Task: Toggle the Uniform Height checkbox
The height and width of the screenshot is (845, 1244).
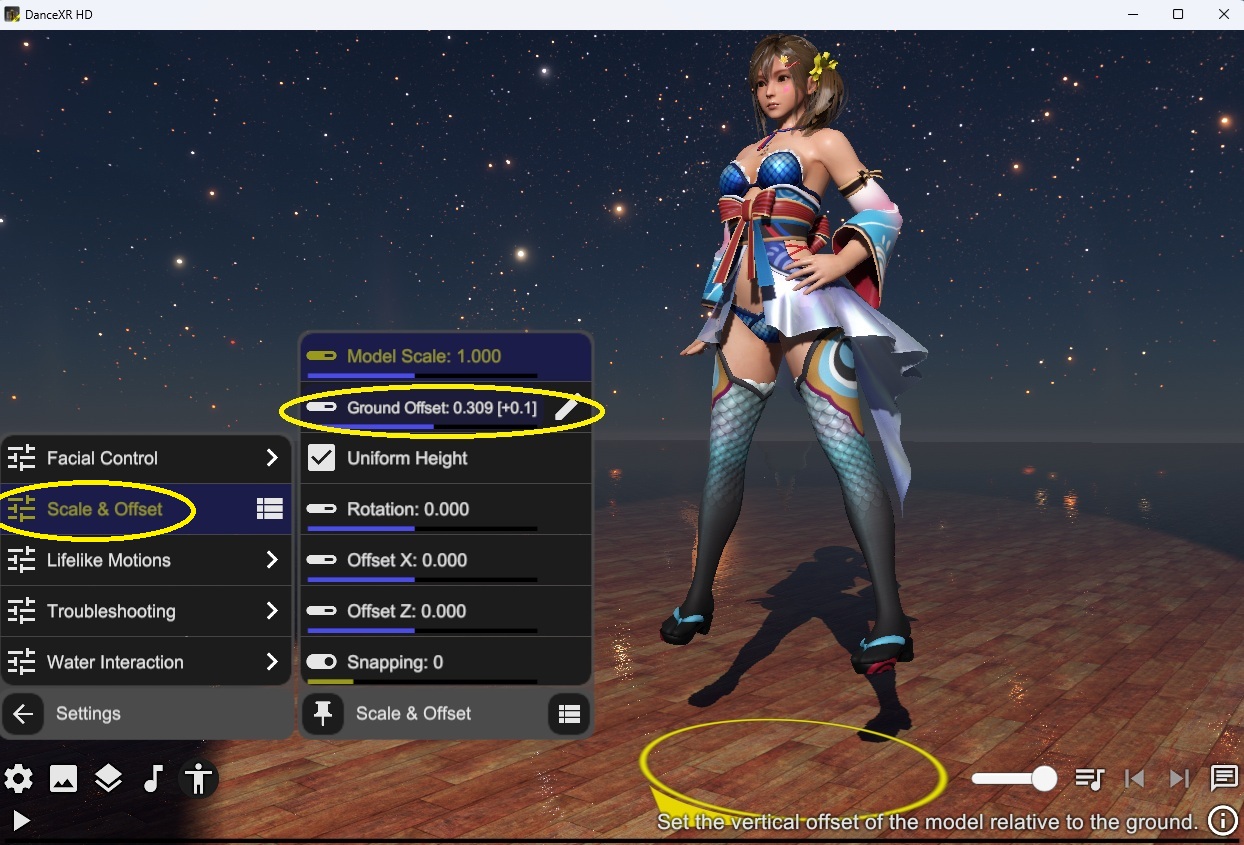Action: point(321,458)
